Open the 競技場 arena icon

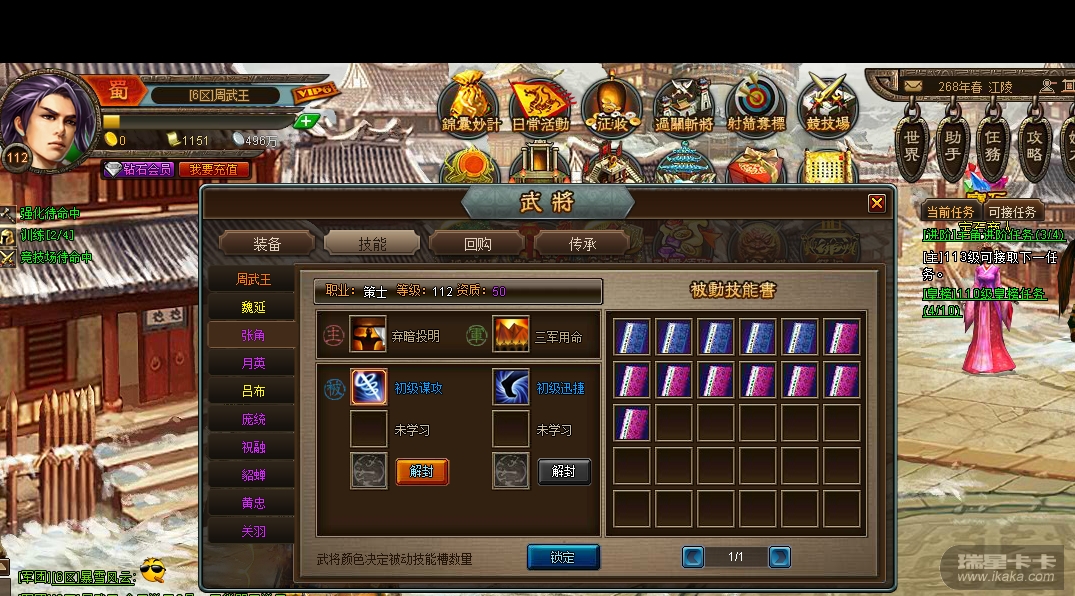827,106
